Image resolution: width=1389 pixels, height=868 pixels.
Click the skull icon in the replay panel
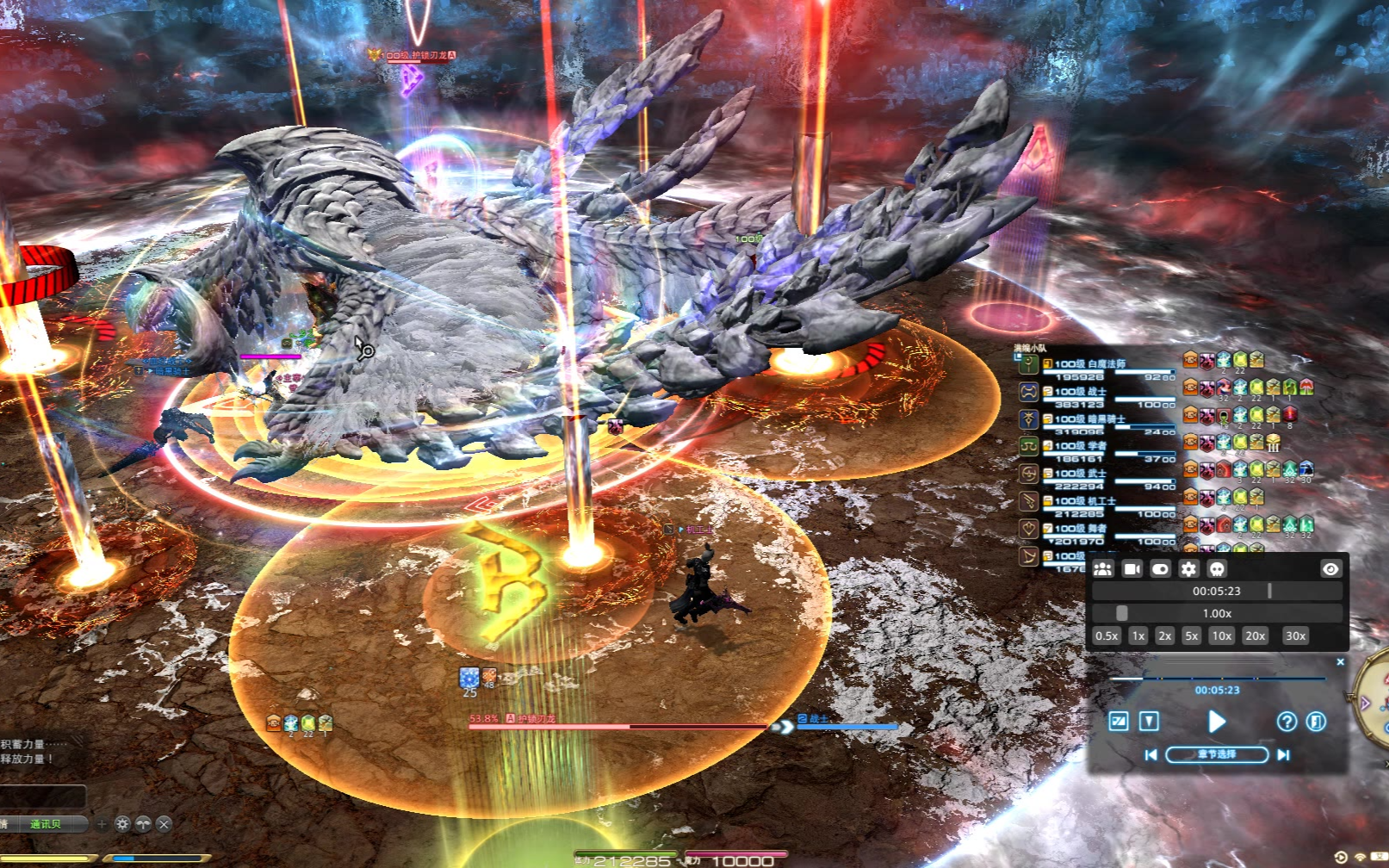click(1217, 568)
